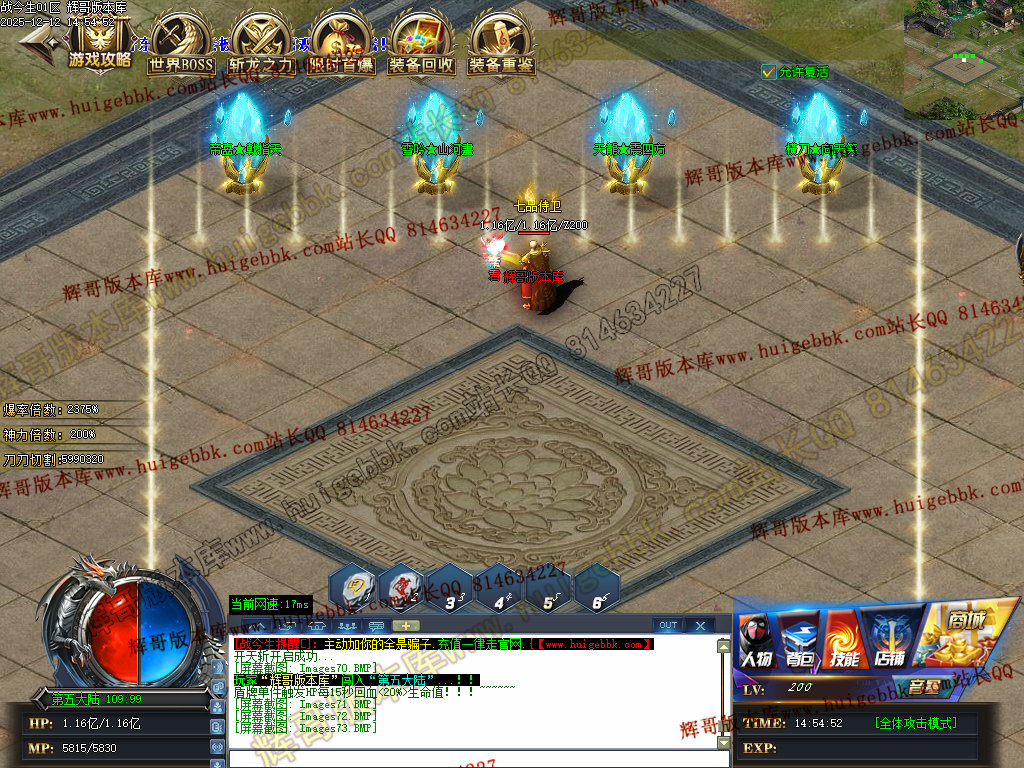Viewport: 1024px width, 768px height.
Task: Open the 限时首爆 event
Action: 342,44
